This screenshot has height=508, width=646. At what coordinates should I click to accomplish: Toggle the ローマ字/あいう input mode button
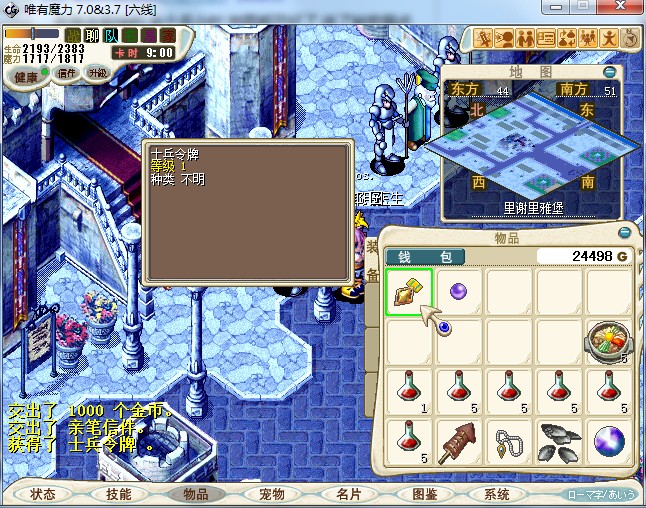pyautogui.click(x=602, y=494)
